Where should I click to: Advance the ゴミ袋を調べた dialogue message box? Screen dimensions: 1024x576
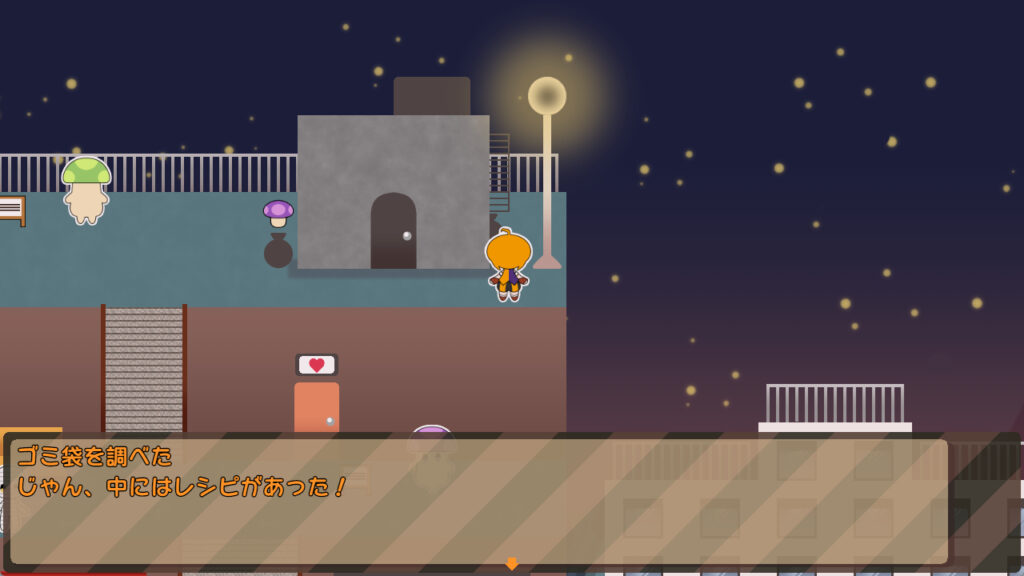(478, 500)
